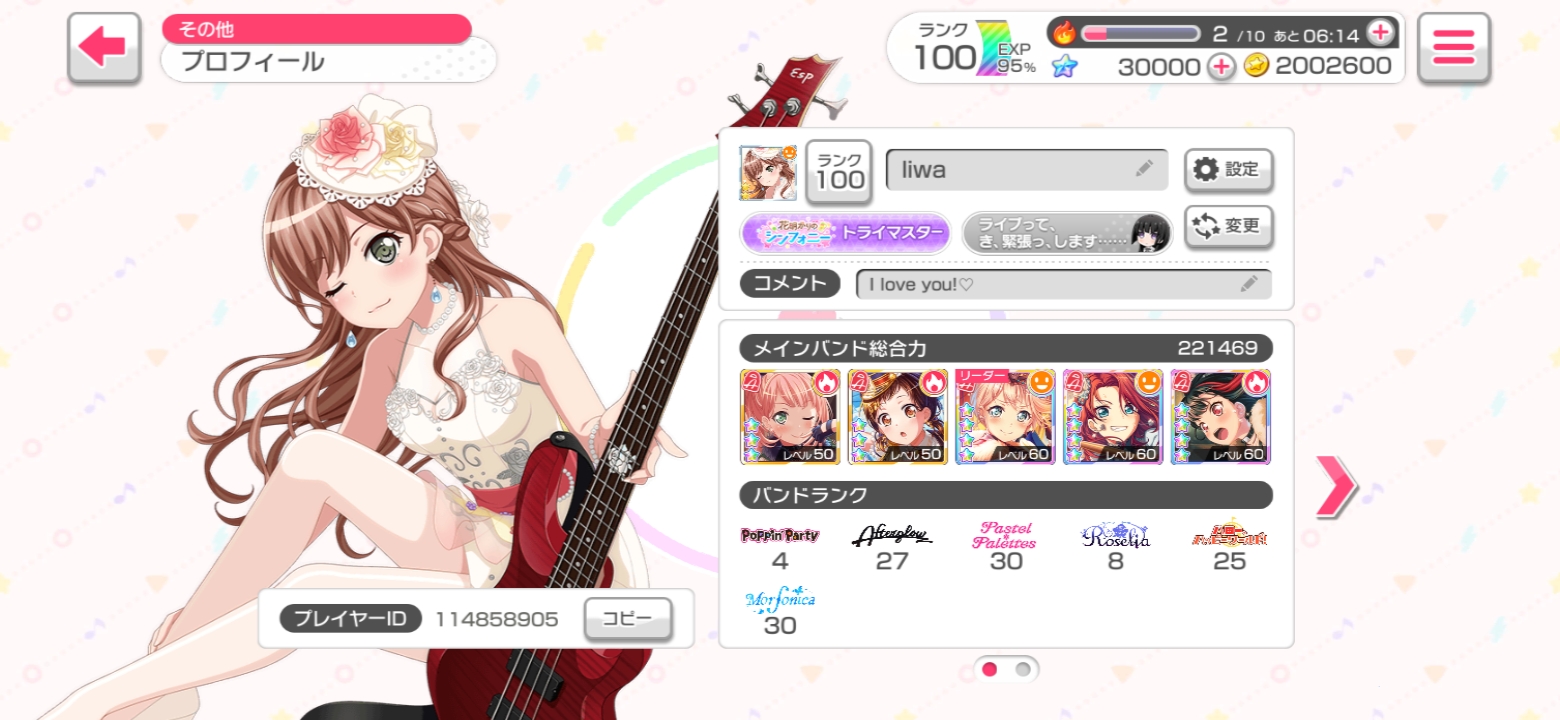Open the hamburger menu
Viewport: 1560px width, 720px height.
coord(1453,47)
